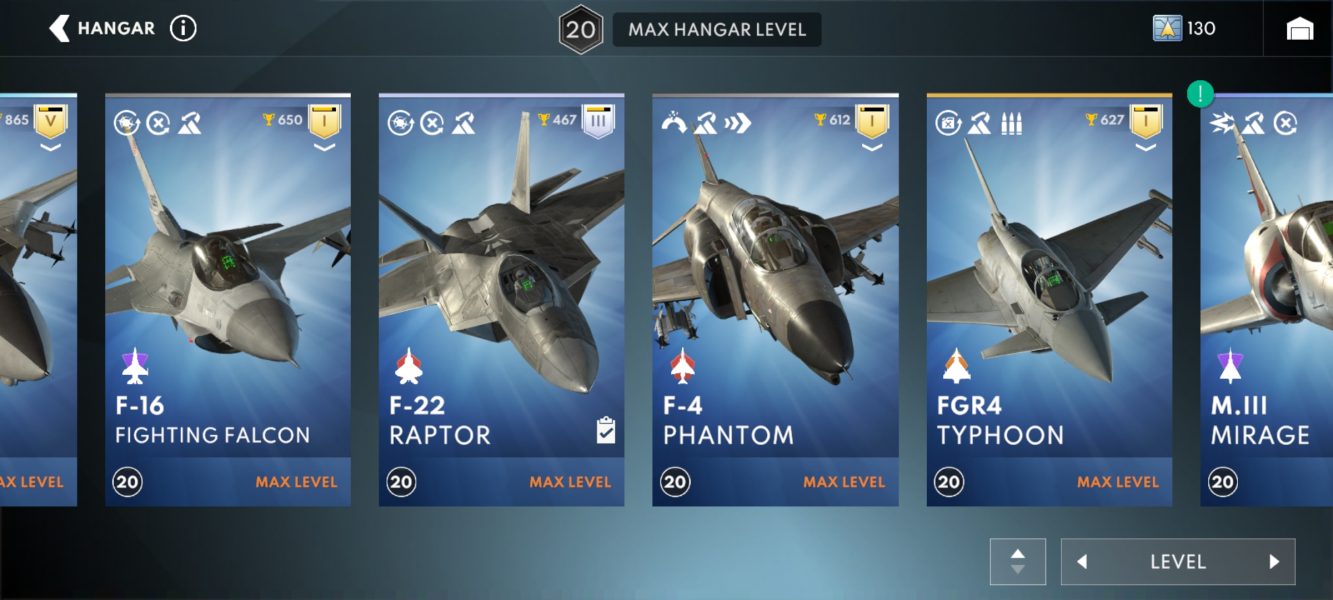Expand the F-4 Phantom rank chevron
This screenshot has width=1333, height=600.
872,148
